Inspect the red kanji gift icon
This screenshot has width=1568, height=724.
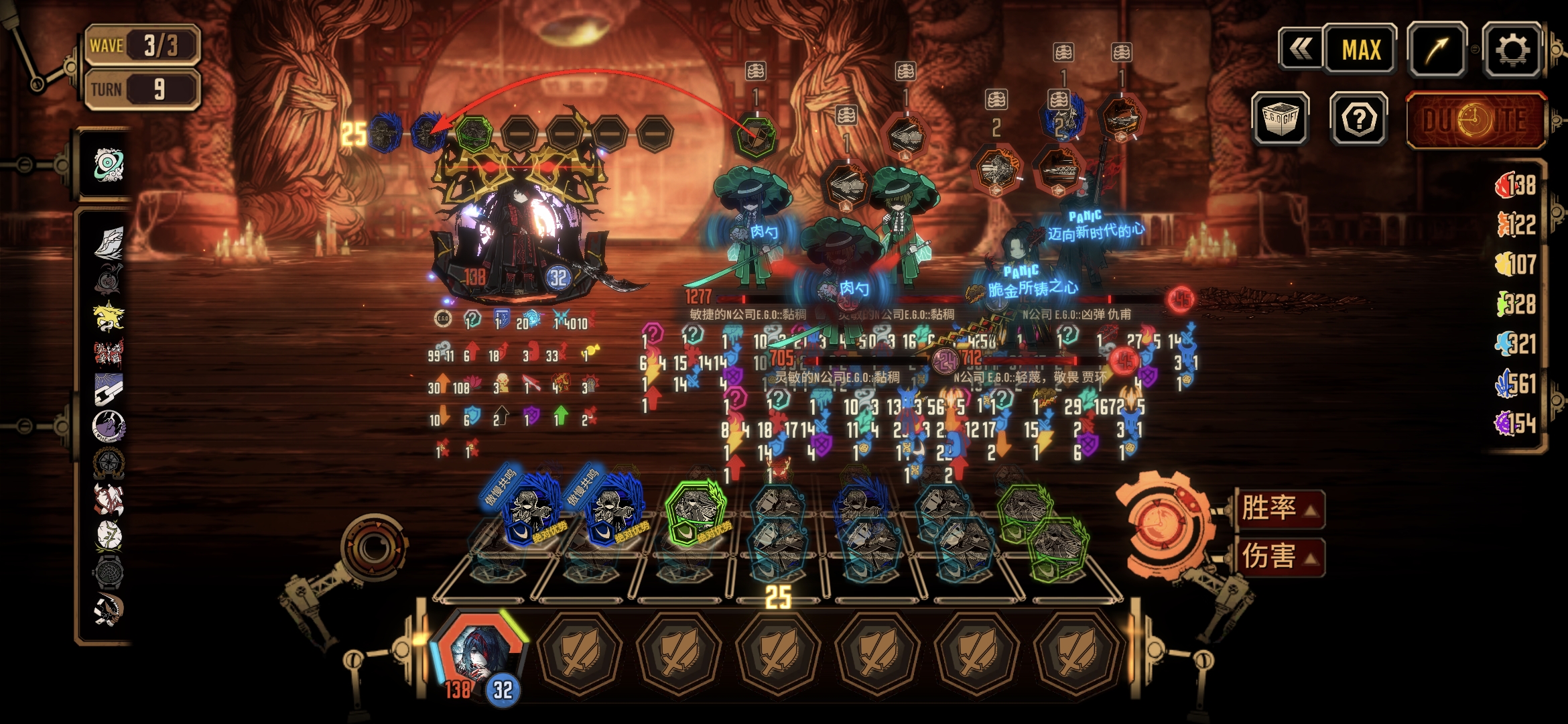(x=109, y=352)
